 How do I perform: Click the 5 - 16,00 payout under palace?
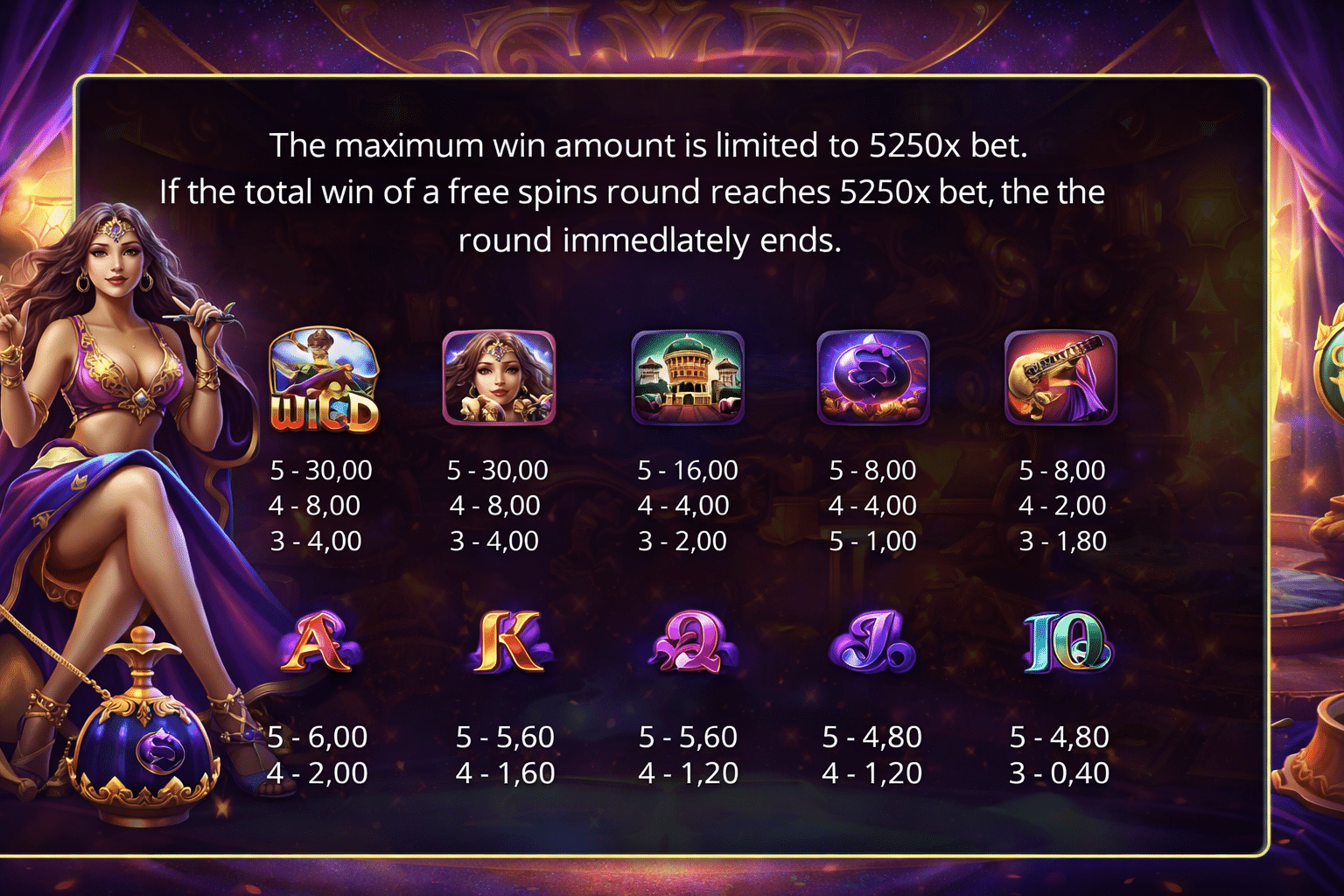[x=685, y=470]
